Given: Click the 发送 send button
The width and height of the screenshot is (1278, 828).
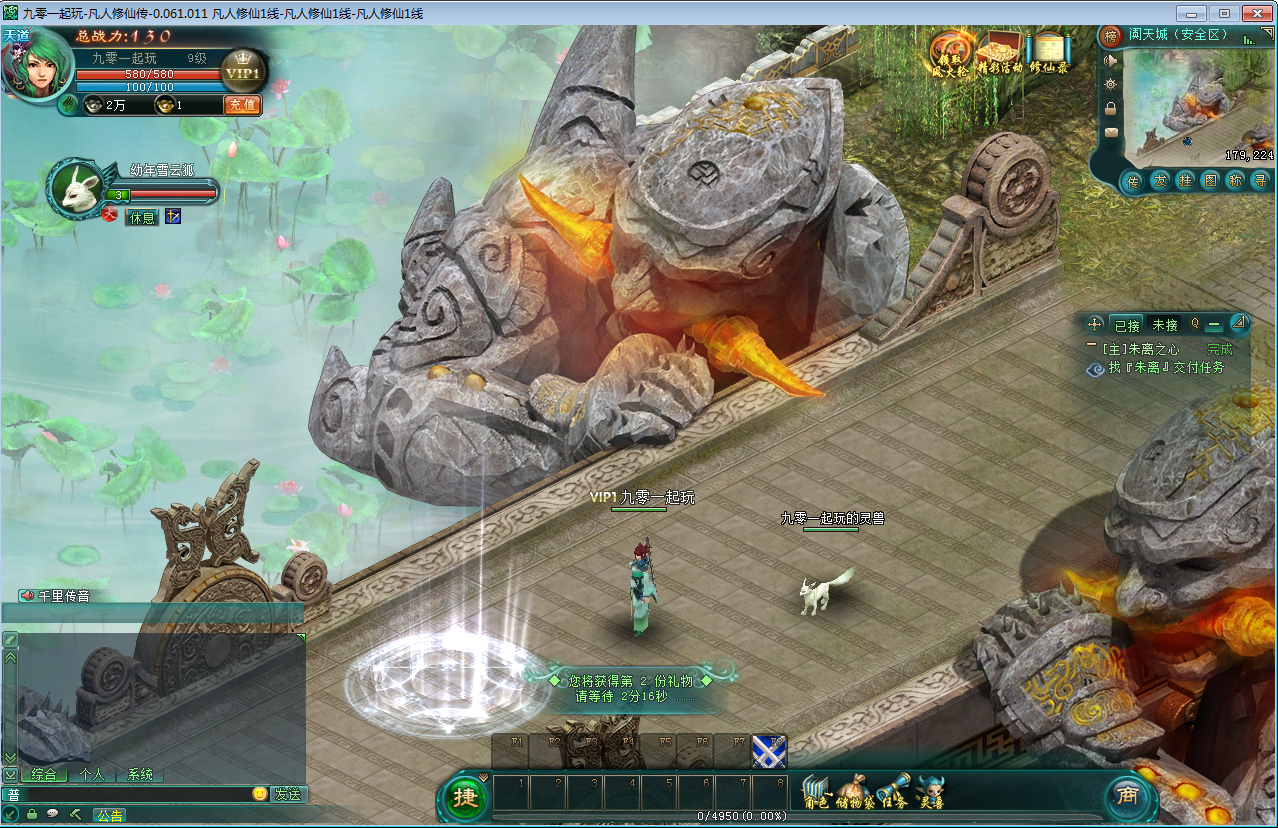Looking at the screenshot, I should pos(288,794).
